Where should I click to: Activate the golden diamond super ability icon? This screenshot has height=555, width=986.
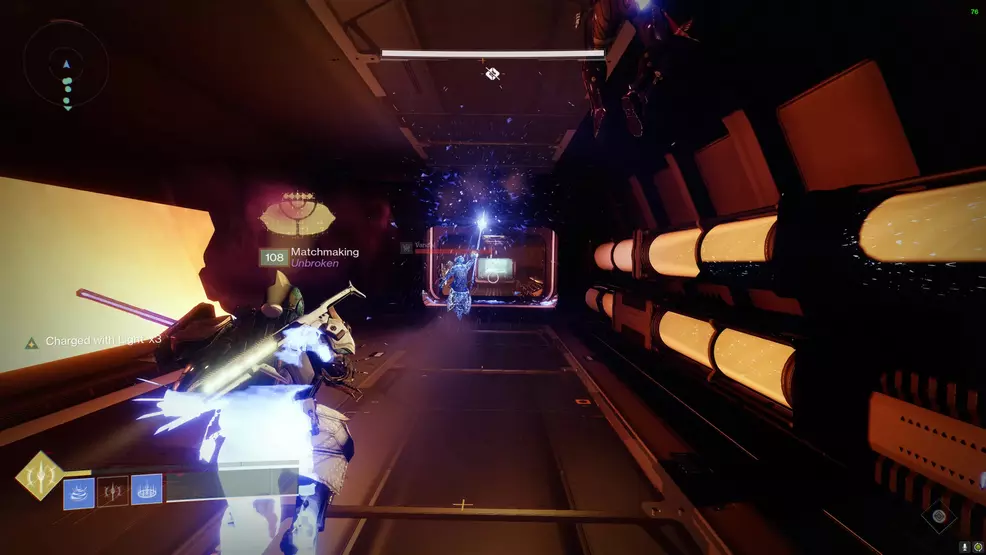coord(41,475)
